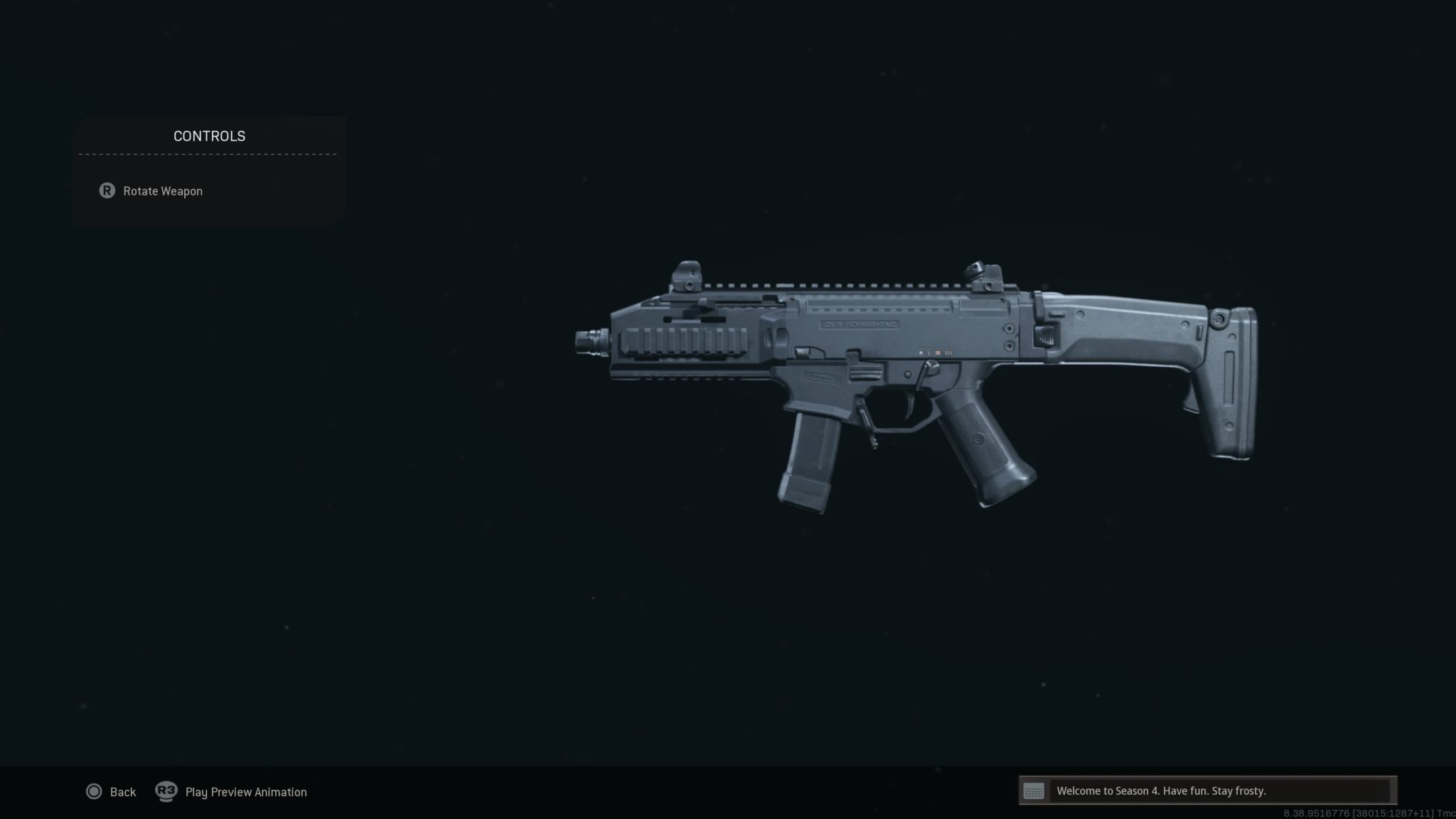Click the R thumbstick icon beside Rotate Weapon
Image resolution: width=1456 pixels, height=819 pixels.
107,191
